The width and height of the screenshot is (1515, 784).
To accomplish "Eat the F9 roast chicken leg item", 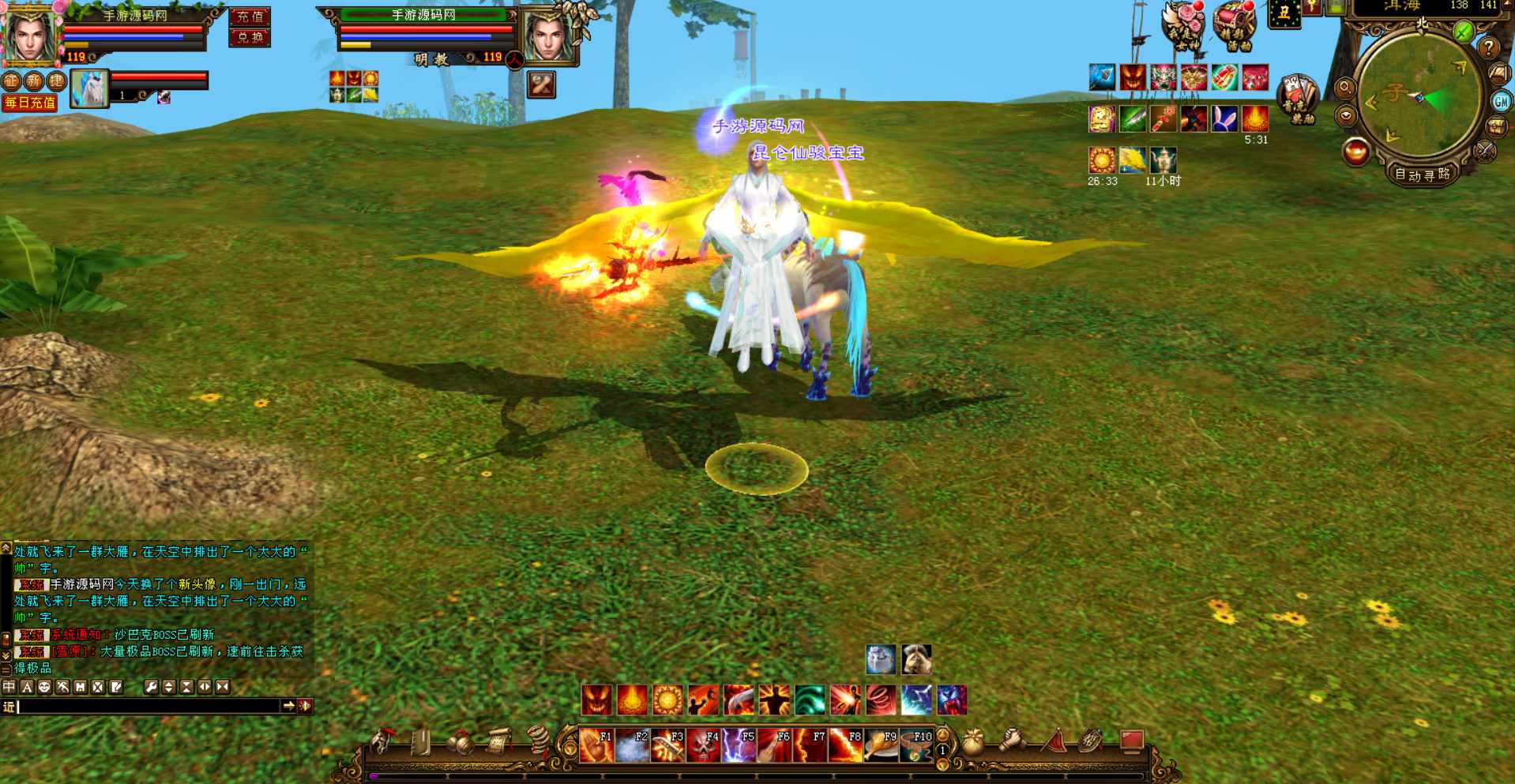I will click(x=880, y=745).
